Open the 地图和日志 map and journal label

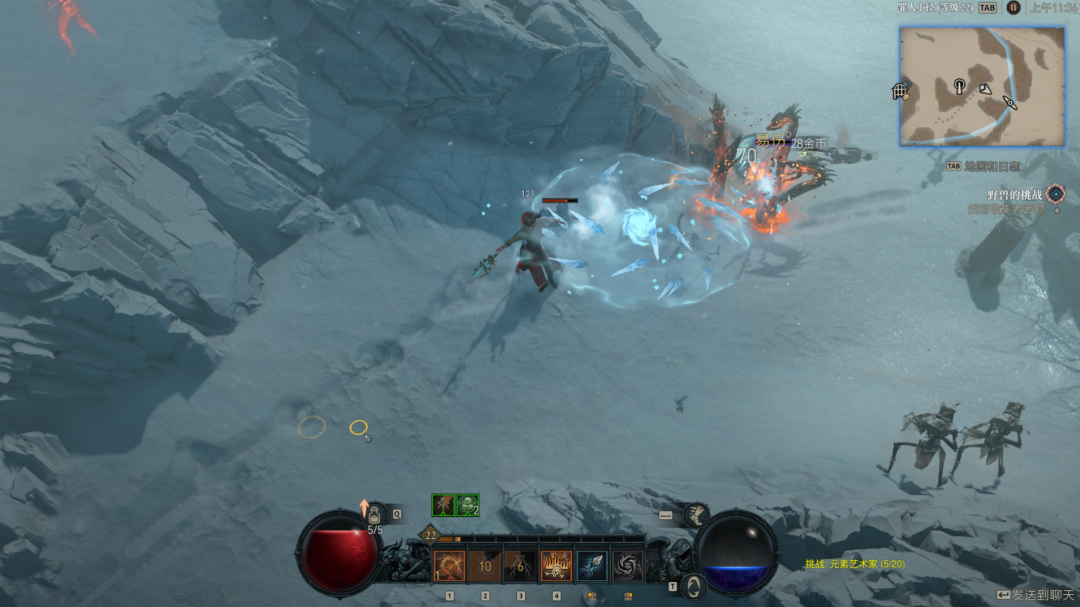tap(990, 166)
